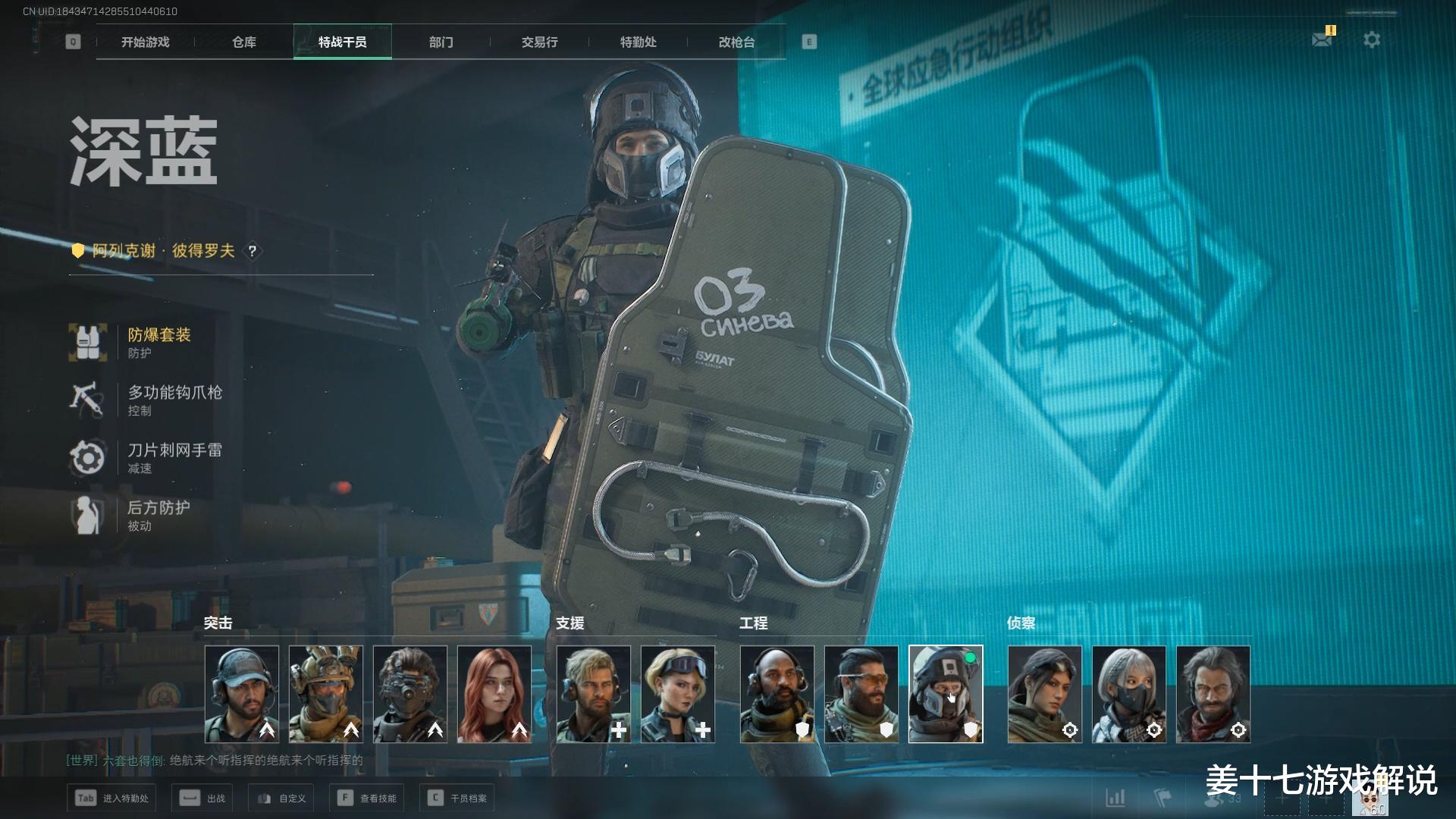This screenshot has height=819, width=1456.
Task: View the 多功能钩爪枪 skill
Action: click(x=174, y=400)
